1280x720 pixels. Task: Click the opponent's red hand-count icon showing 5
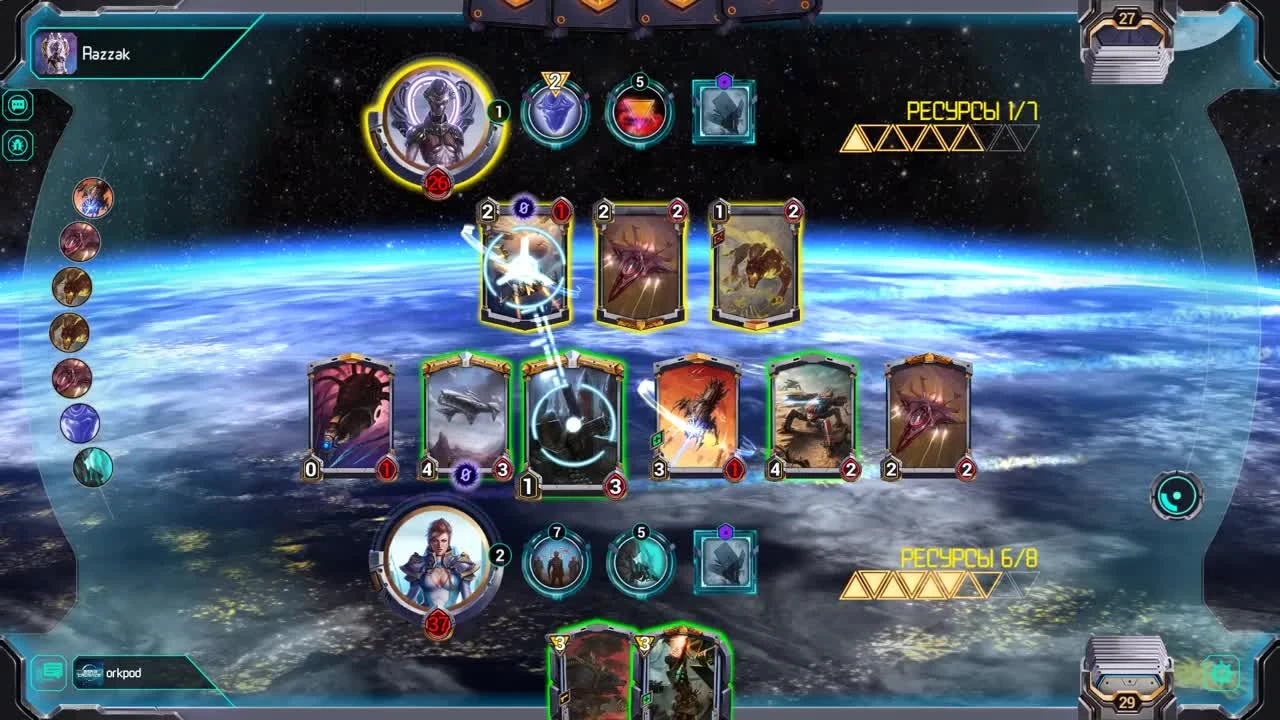click(x=638, y=110)
